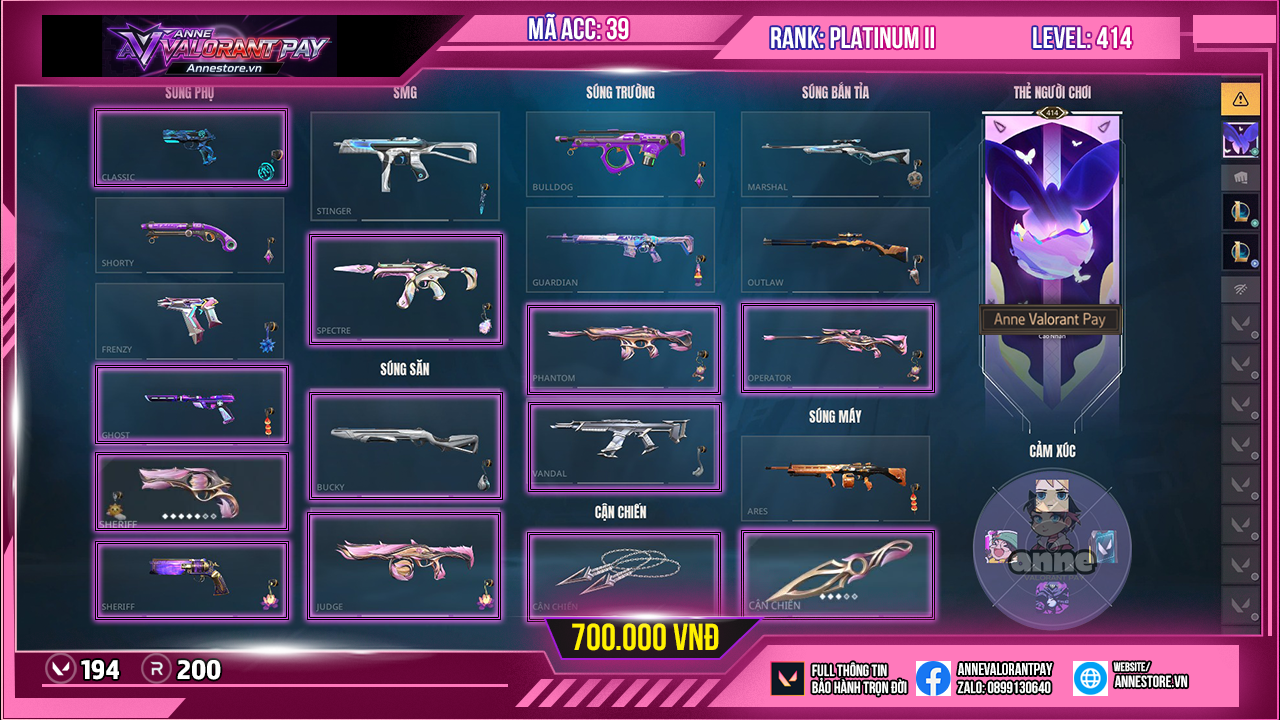The width and height of the screenshot is (1280, 720).
Task: Select the Outlaw sniper slot
Action: pos(835,249)
